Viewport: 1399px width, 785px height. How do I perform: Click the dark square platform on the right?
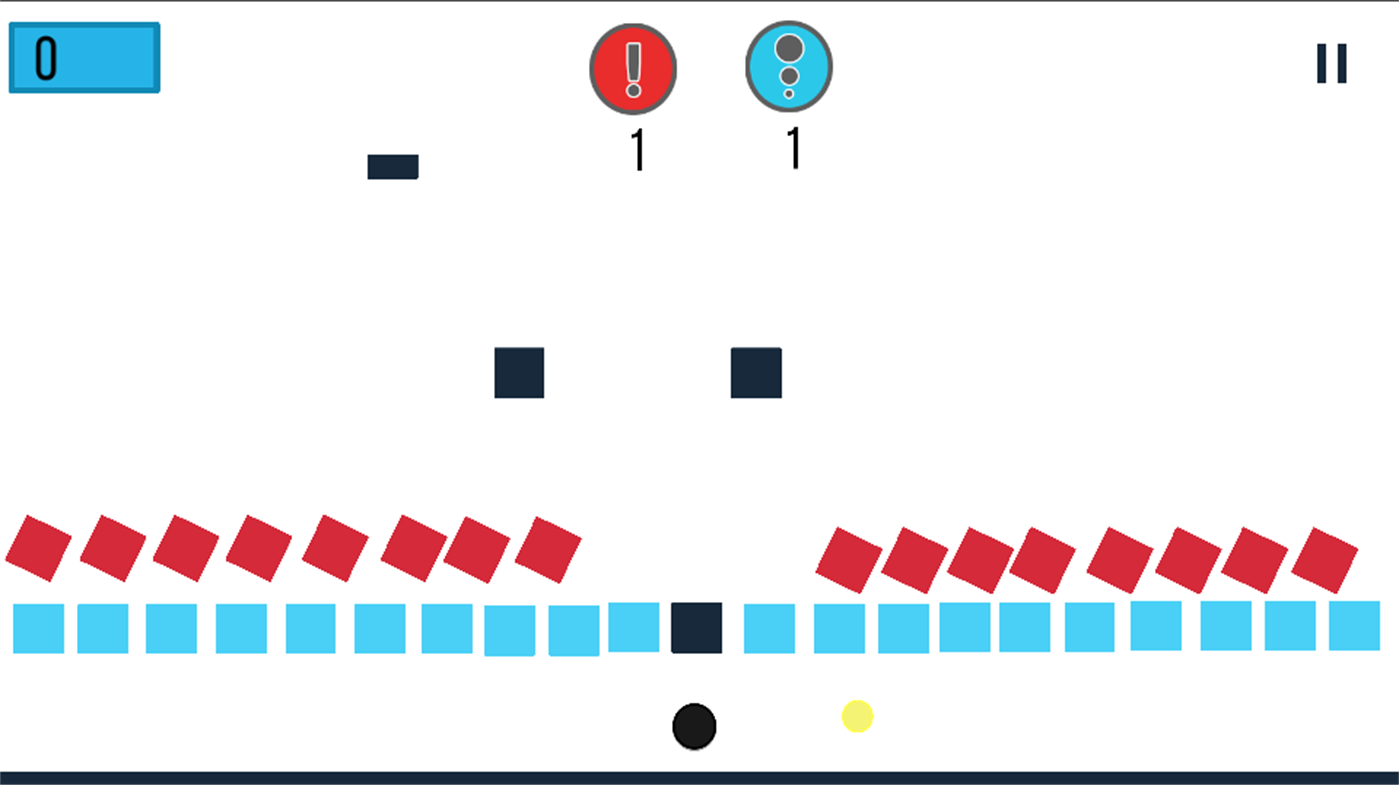point(757,374)
